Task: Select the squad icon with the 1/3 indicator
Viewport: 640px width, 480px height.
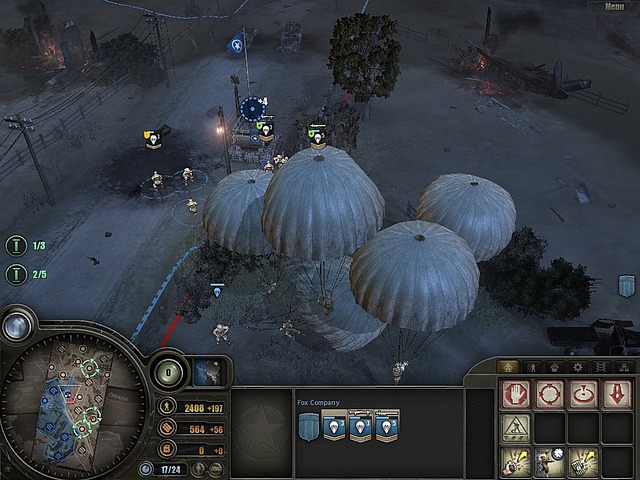Action: (x=15, y=245)
